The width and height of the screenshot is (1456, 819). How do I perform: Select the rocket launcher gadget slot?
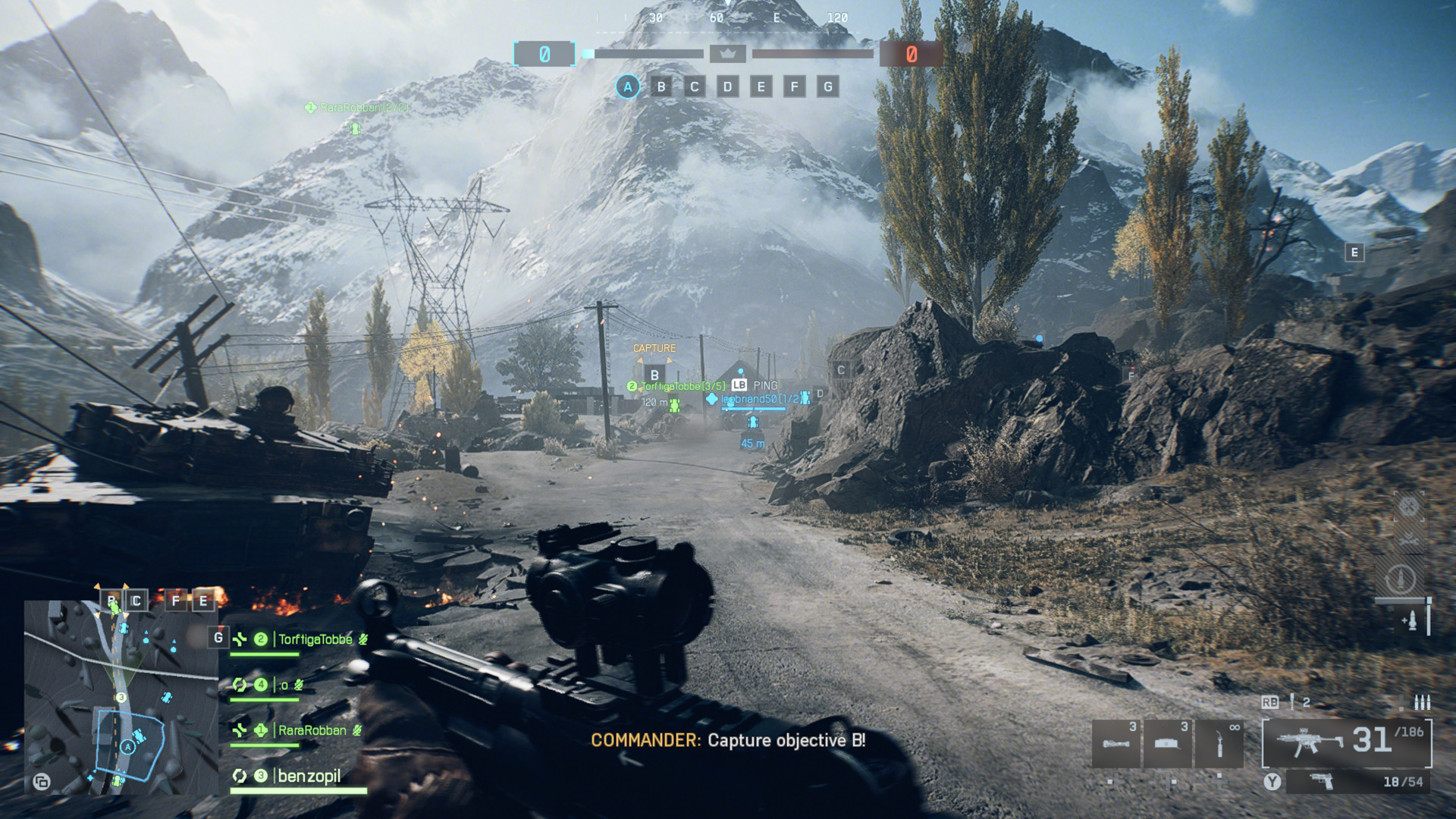click(x=1116, y=743)
